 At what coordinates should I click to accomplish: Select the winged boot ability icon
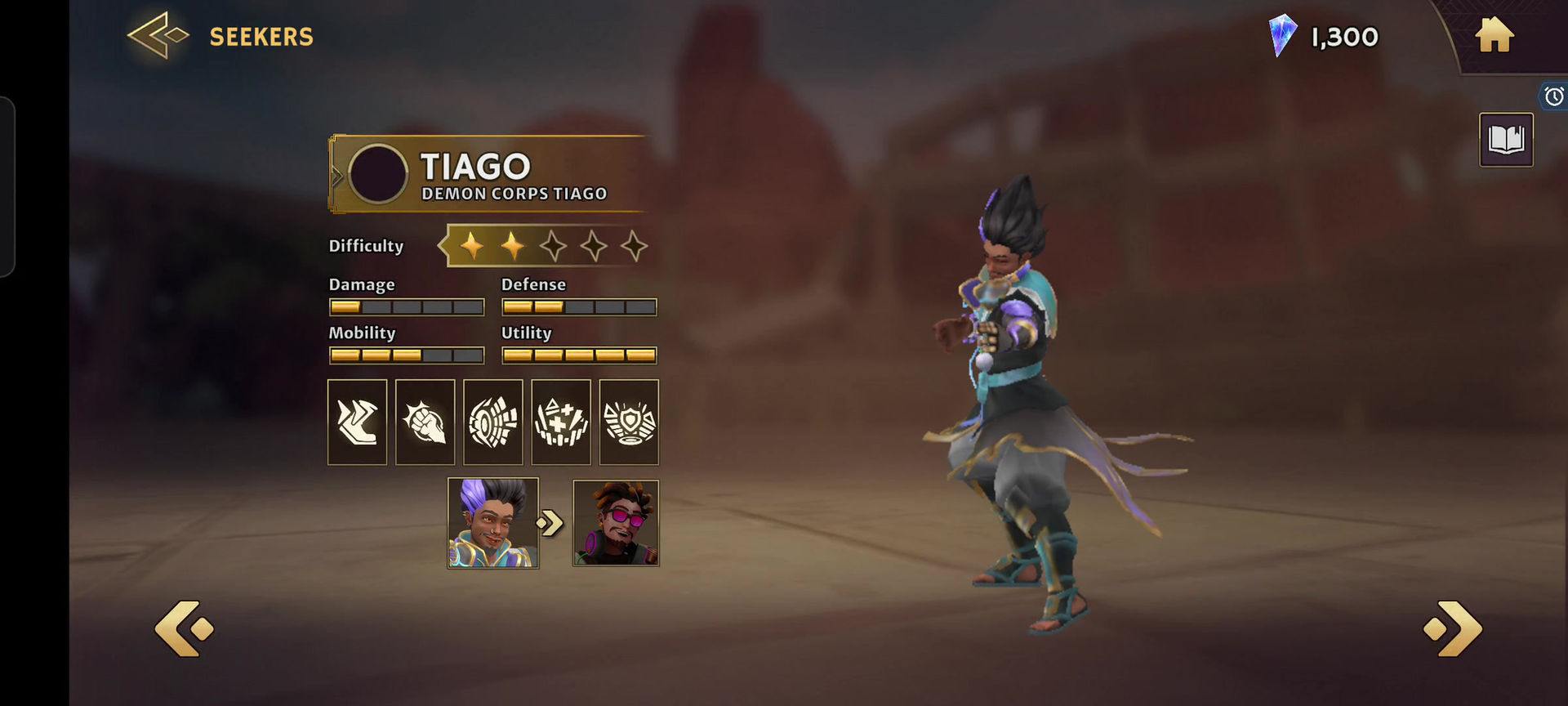pos(358,422)
